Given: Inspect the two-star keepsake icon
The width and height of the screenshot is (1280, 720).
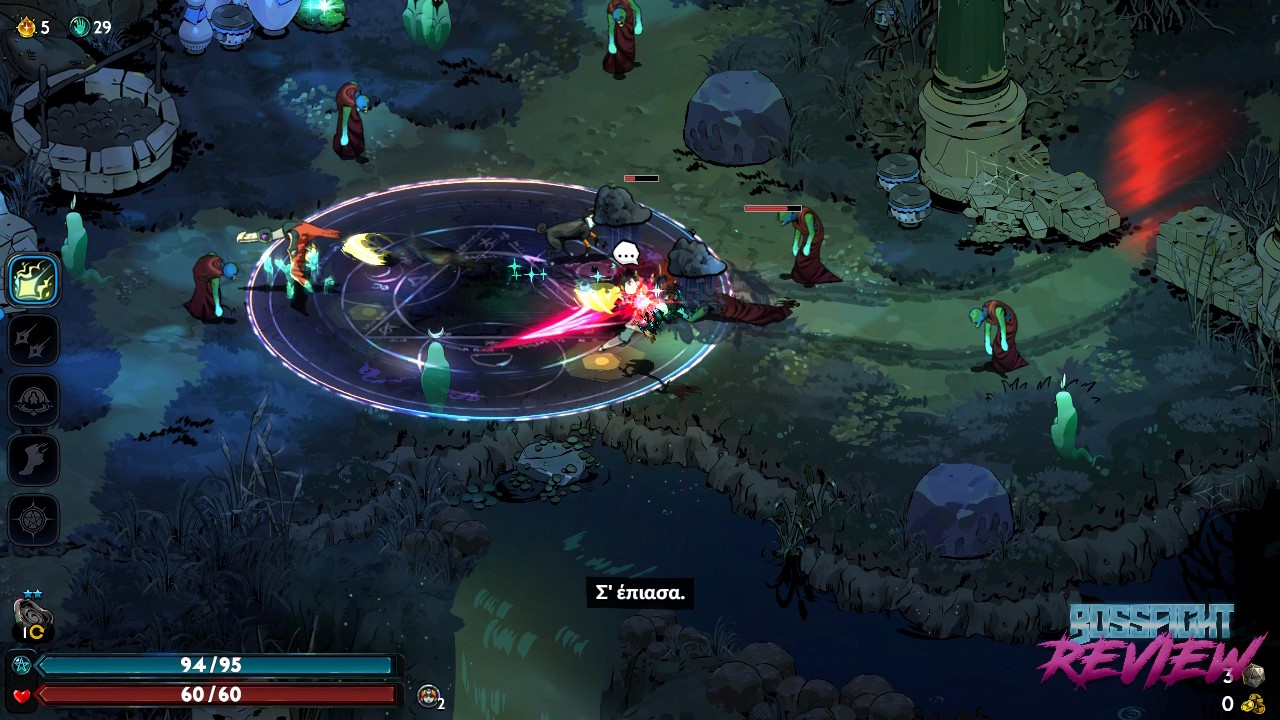Looking at the screenshot, I should tap(32, 614).
